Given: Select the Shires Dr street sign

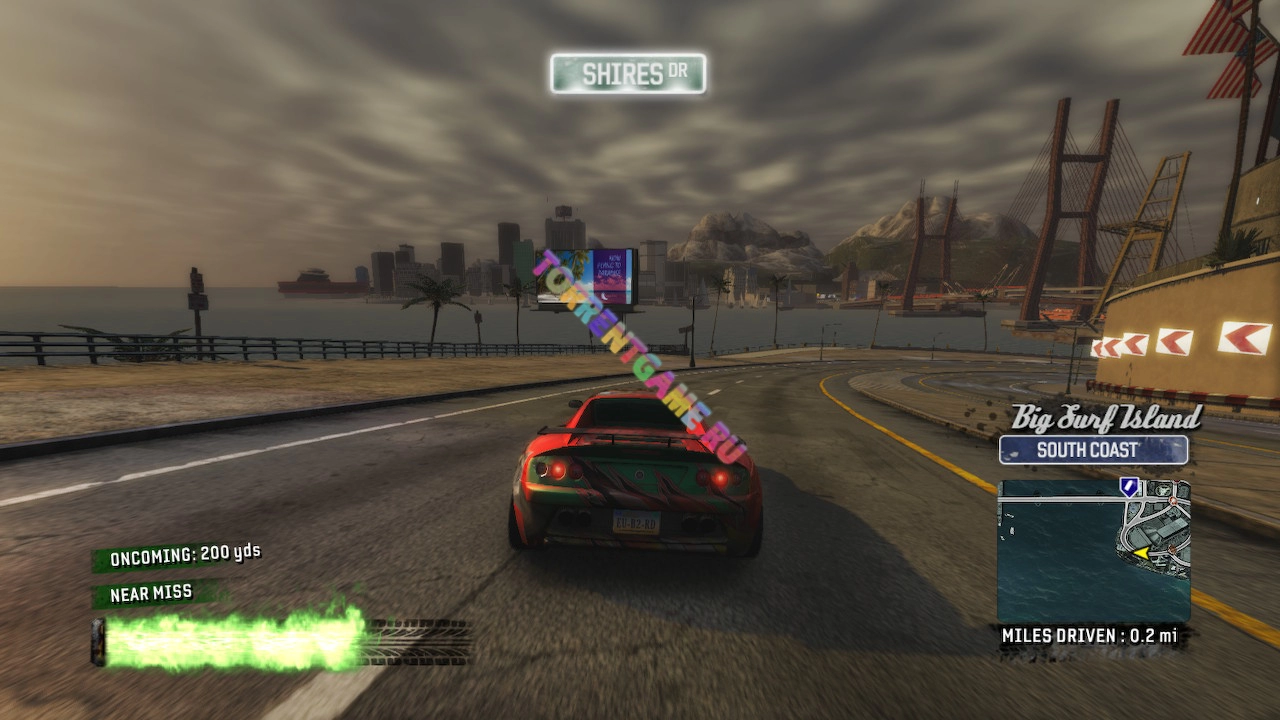Looking at the screenshot, I should point(628,74).
